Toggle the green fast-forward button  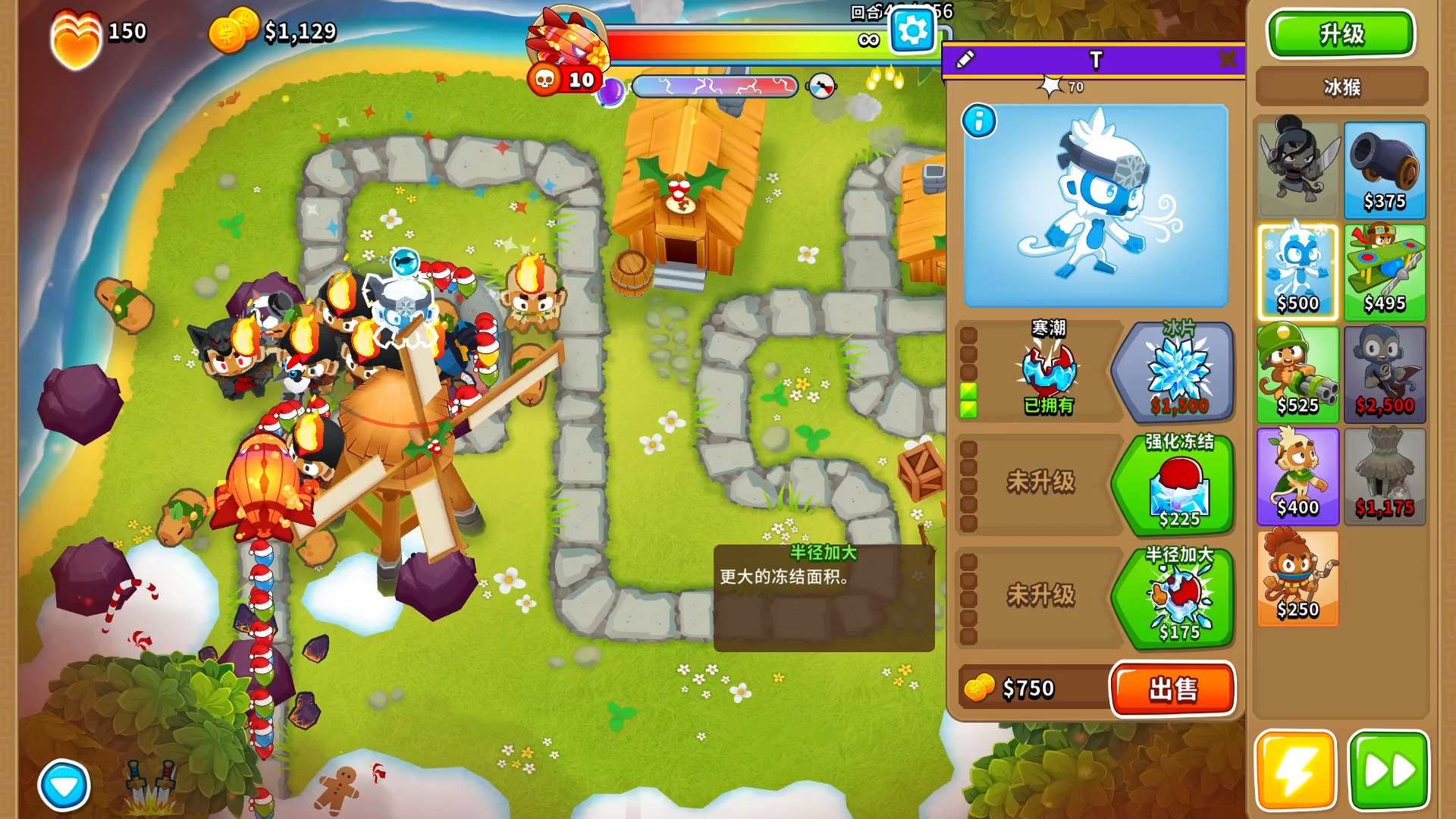point(1389,770)
